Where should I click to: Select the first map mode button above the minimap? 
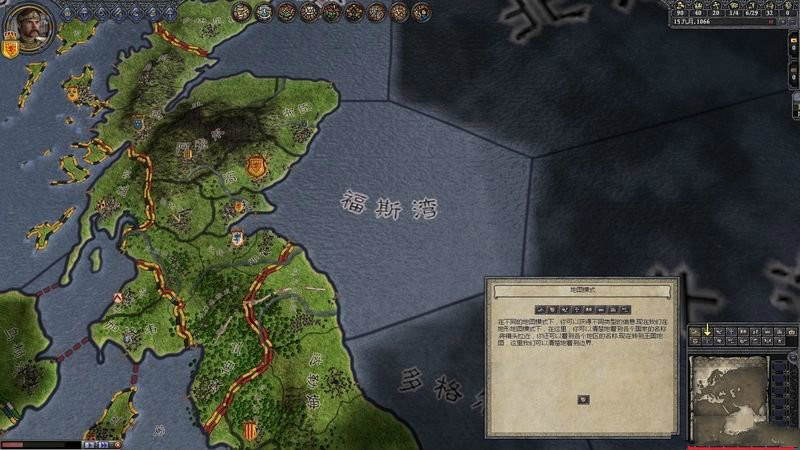(x=695, y=330)
